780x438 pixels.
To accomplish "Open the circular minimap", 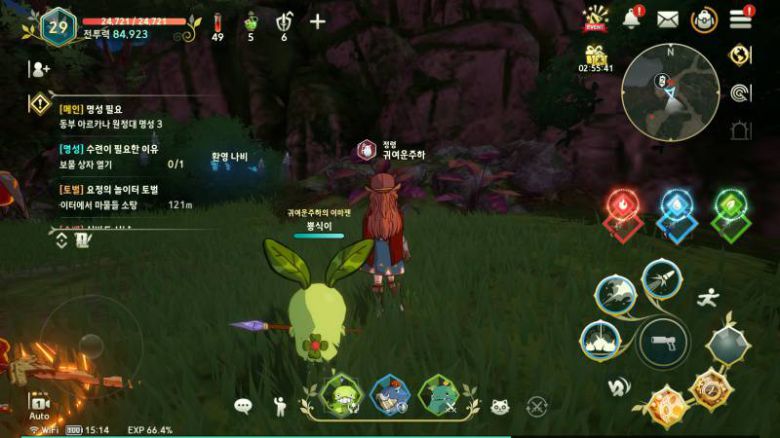I will pos(670,92).
